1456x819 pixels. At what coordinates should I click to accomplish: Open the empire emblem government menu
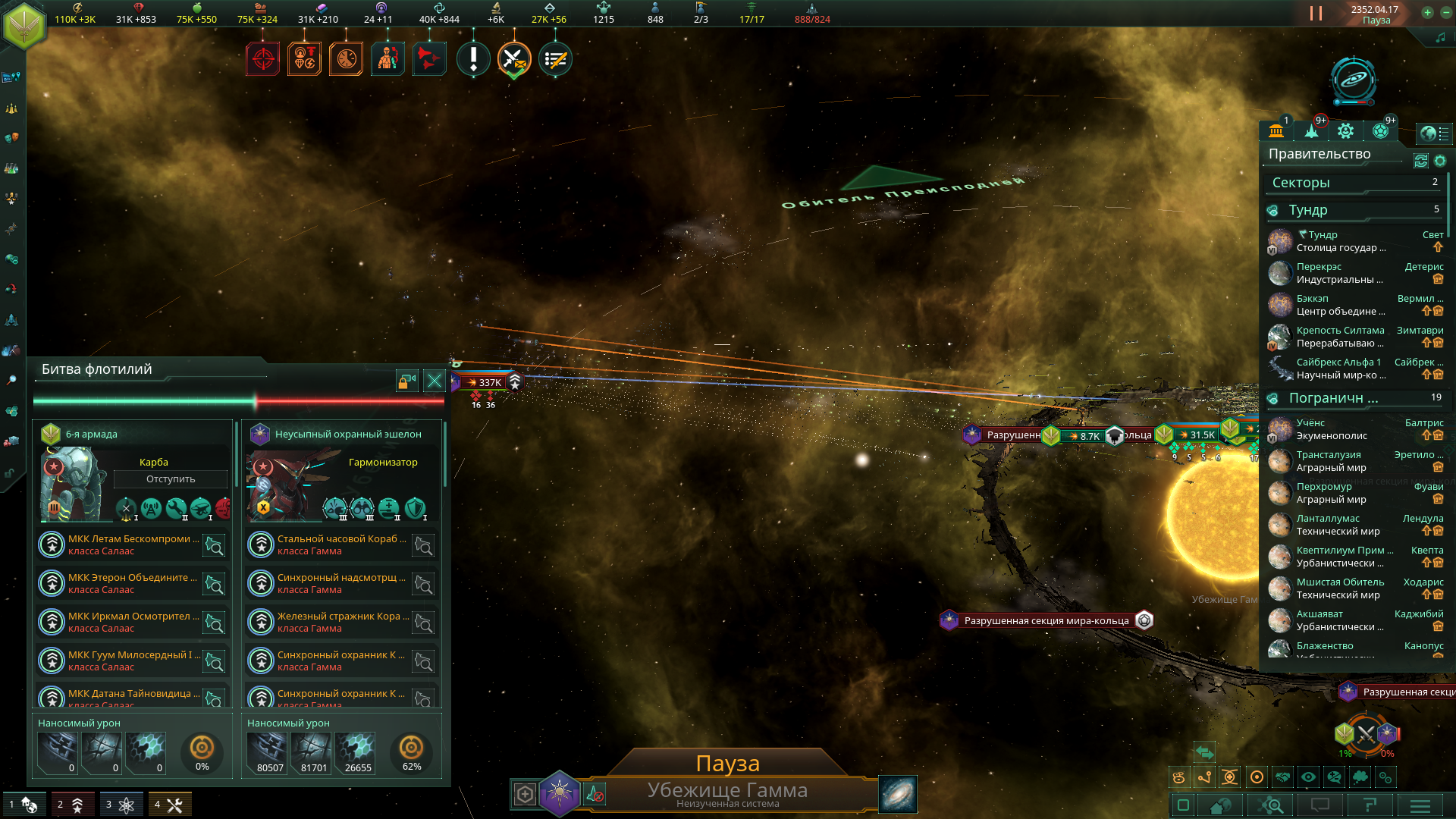(x=24, y=24)
